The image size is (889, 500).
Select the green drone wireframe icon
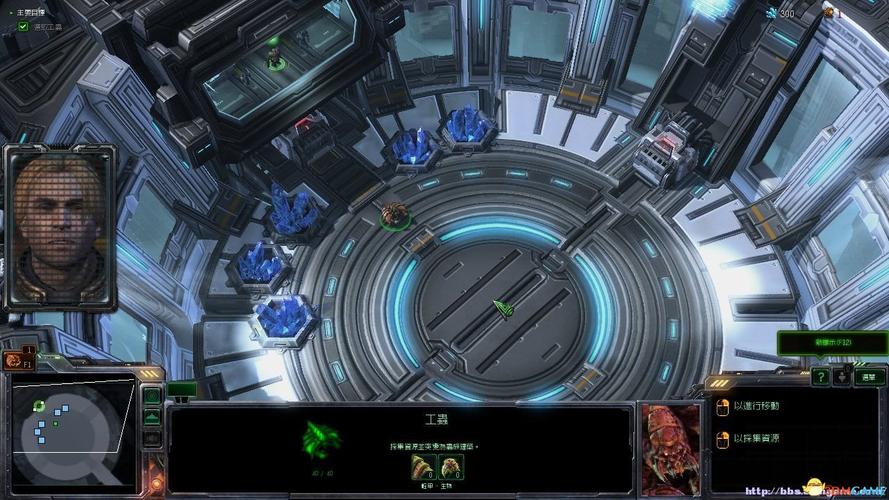(322, 438)
